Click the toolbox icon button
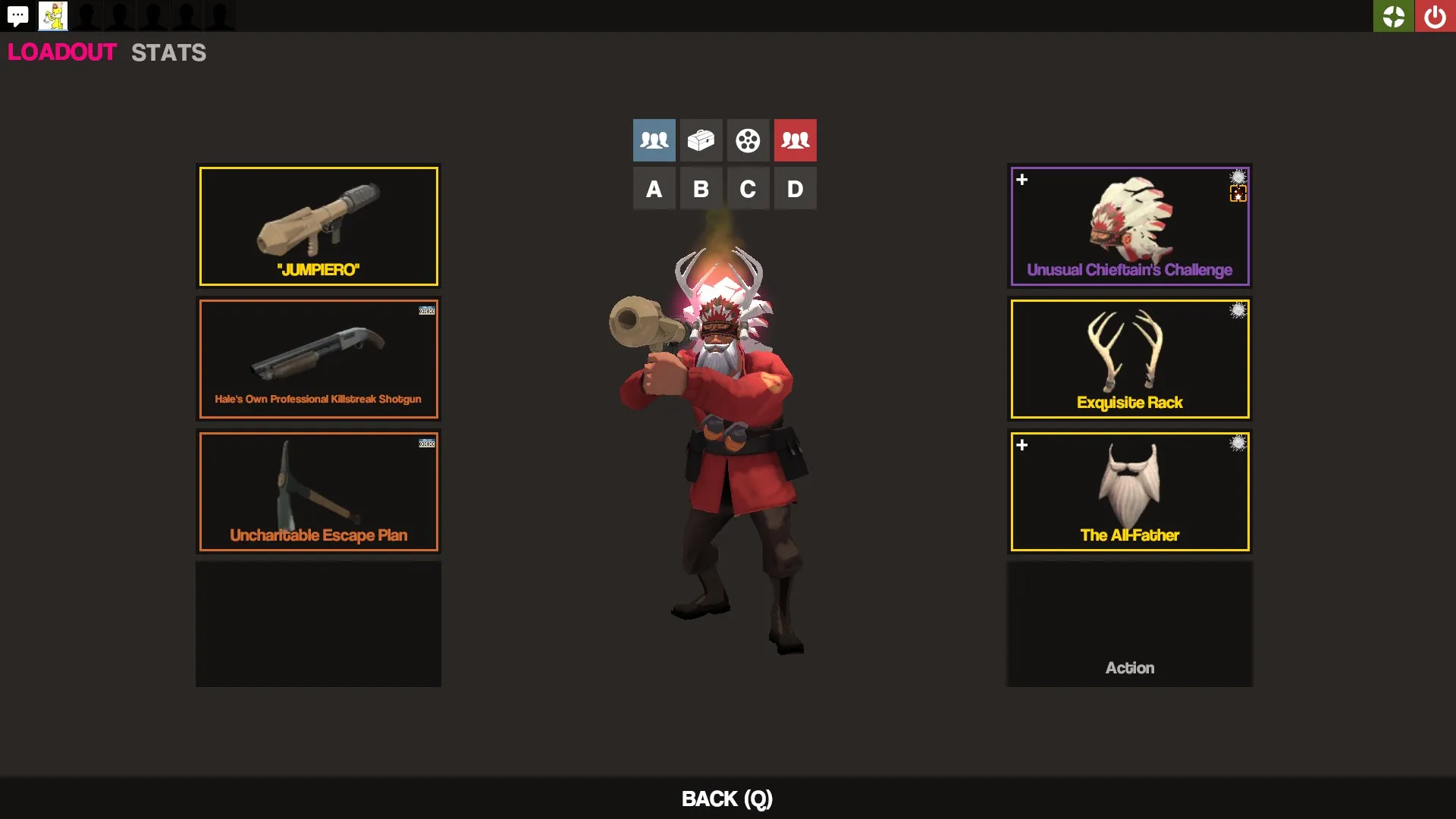 coord(701,140)
